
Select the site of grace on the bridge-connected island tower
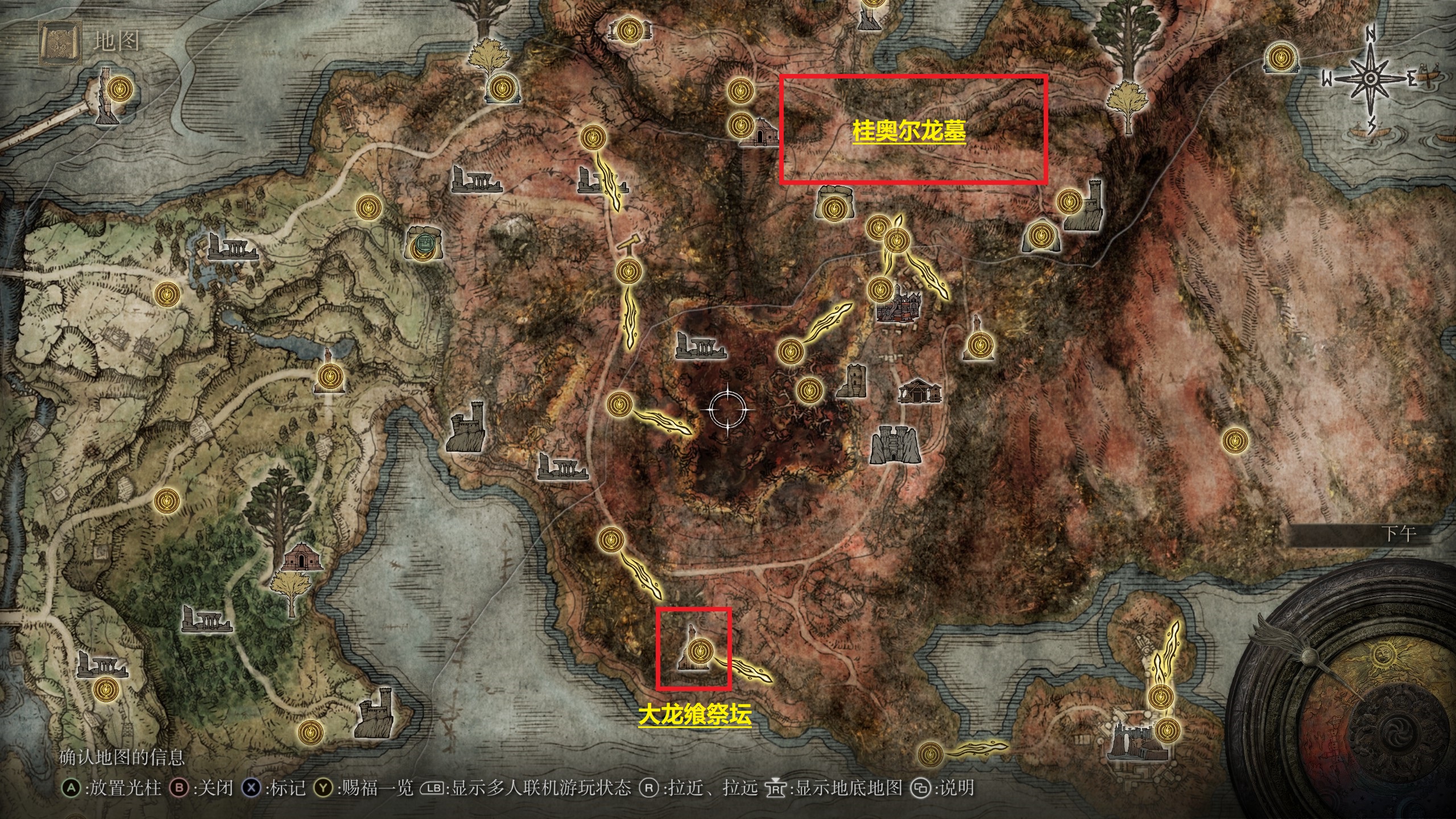pyautogui.click(x=120, y=89)
